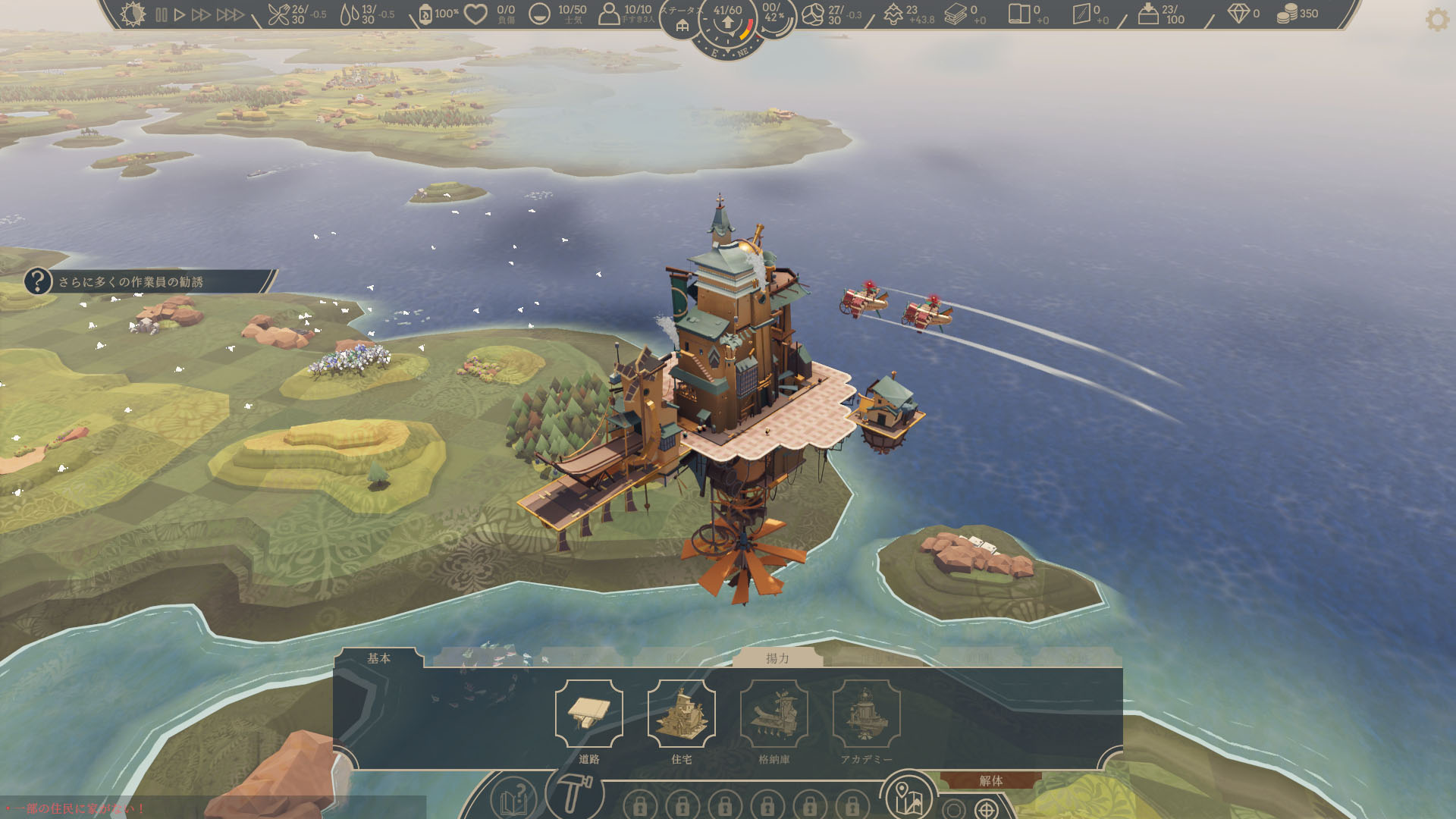Select the 道路 road building
1456x819 pixels.
click(x=588, y=714)
